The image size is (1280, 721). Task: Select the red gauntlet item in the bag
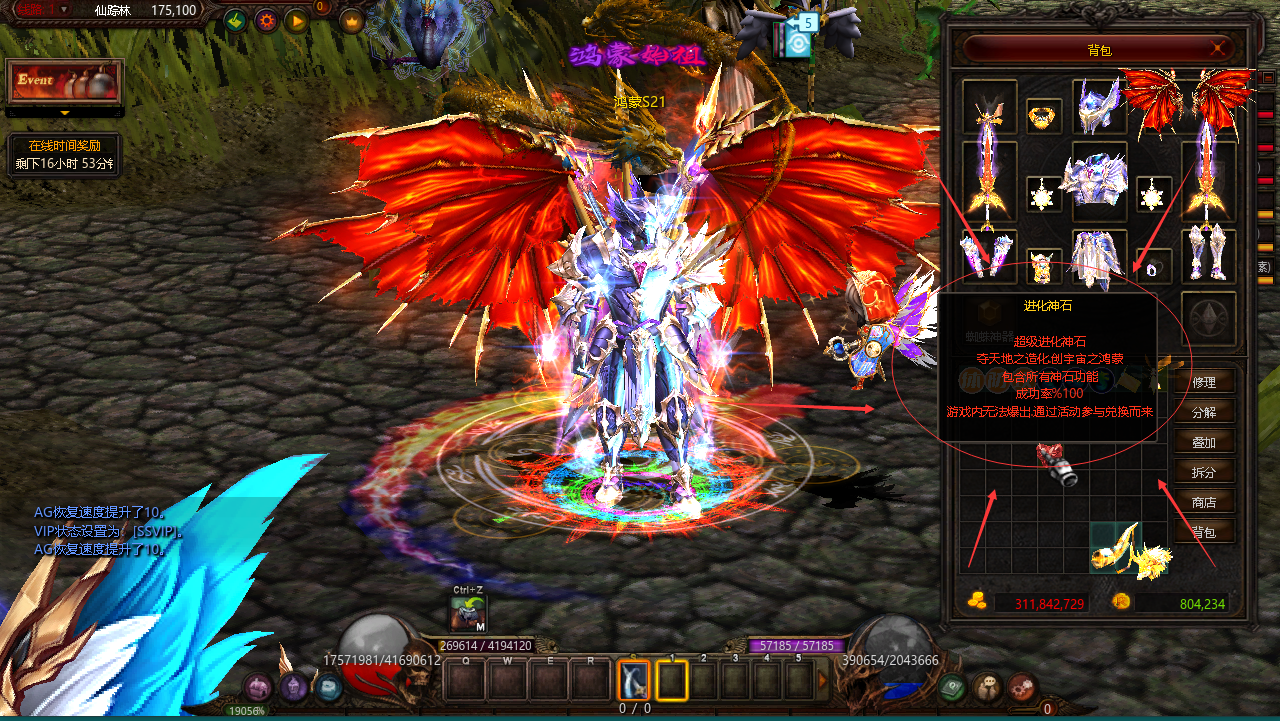click(1055, 466)
